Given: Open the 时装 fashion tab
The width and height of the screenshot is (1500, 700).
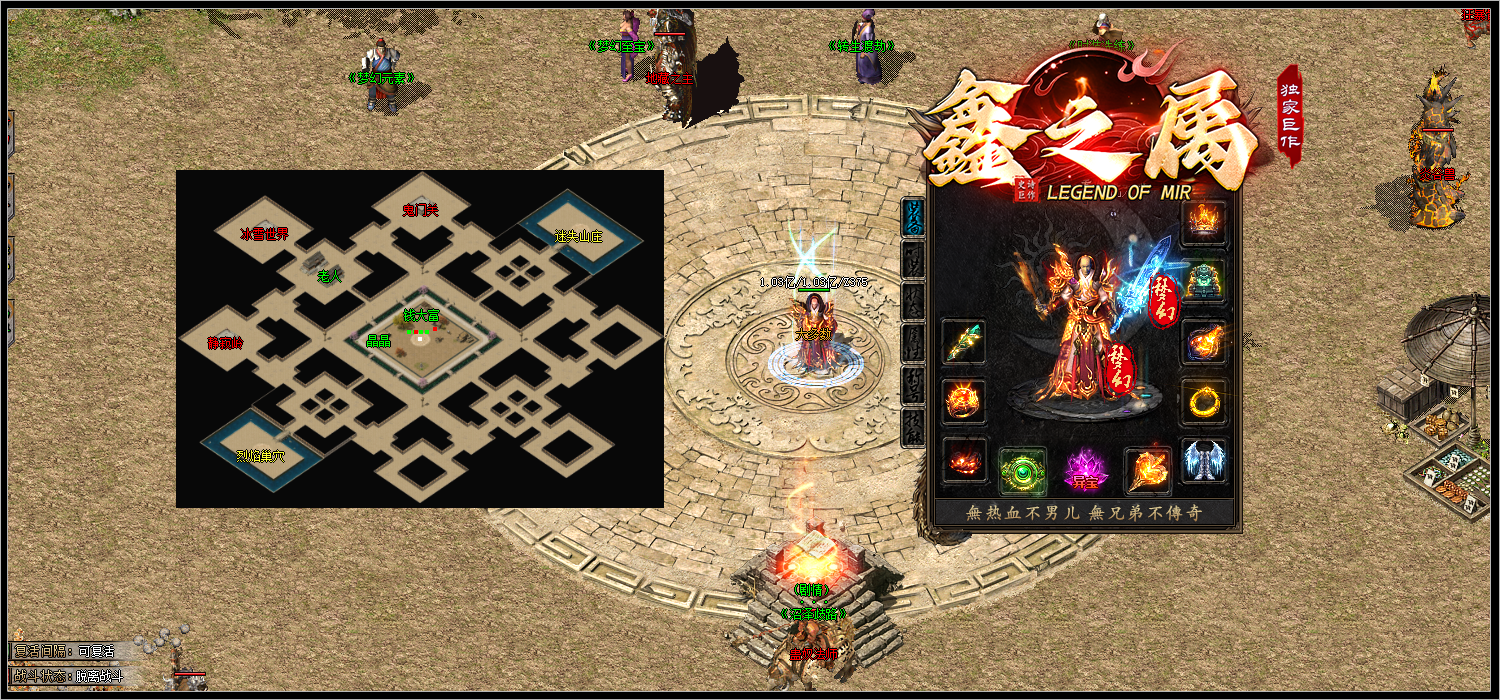Looking at the screenshot, I should click(x=913, y=260).
